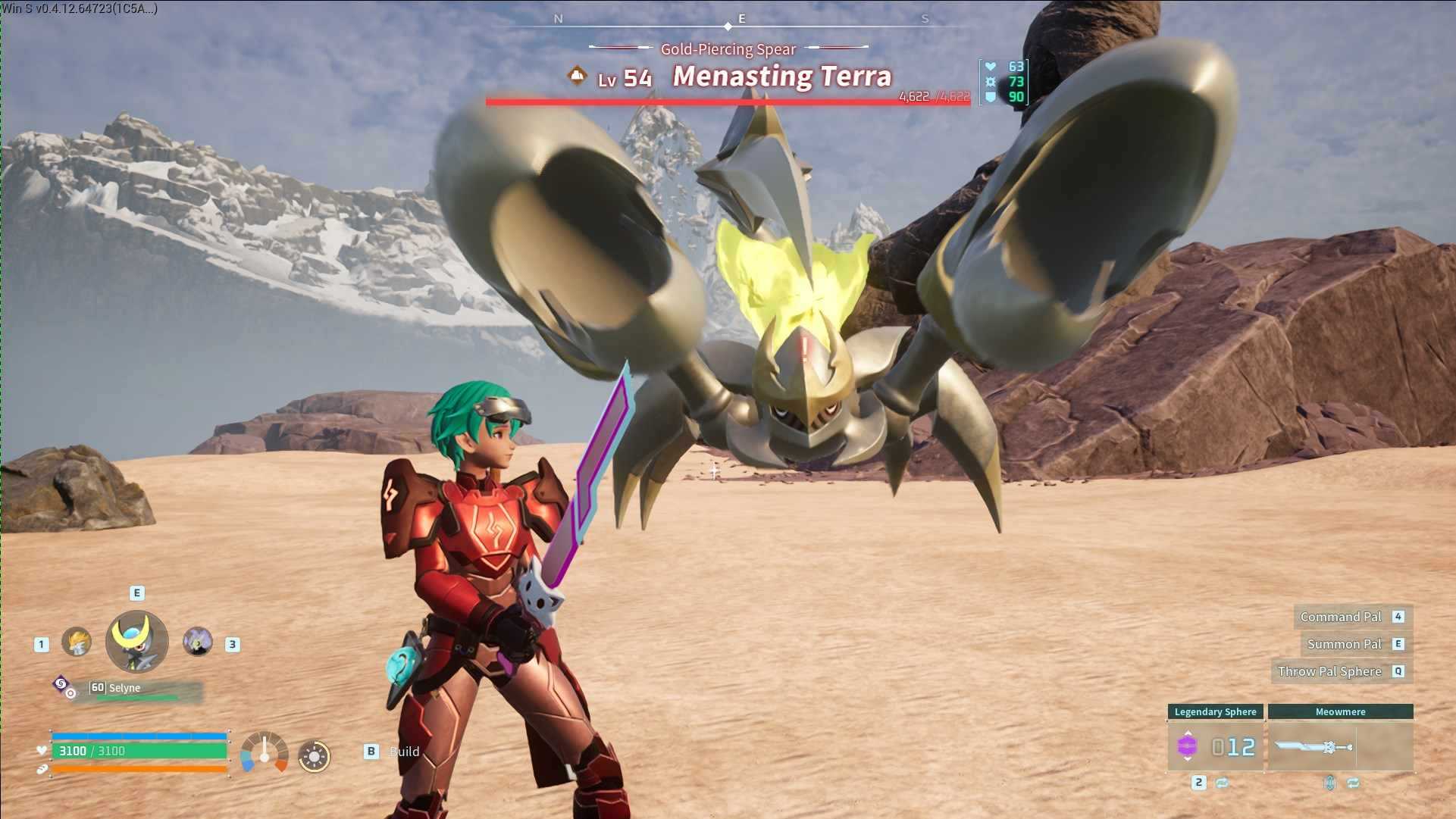Switch to the purple pal portrait
Viewport: 1456px width, 819px height.
click(198, 642)
